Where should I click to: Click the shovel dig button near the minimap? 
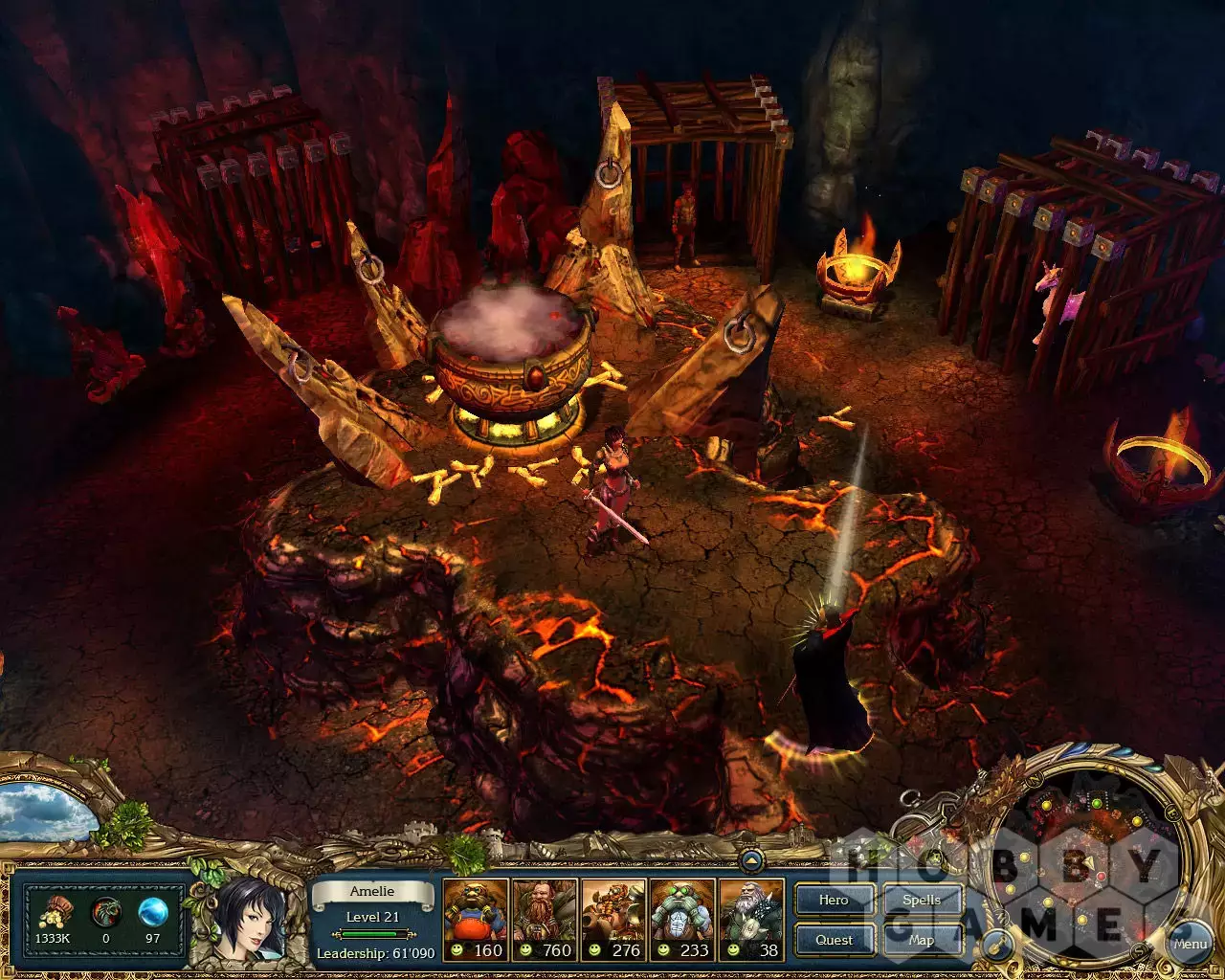point(1000,945)
